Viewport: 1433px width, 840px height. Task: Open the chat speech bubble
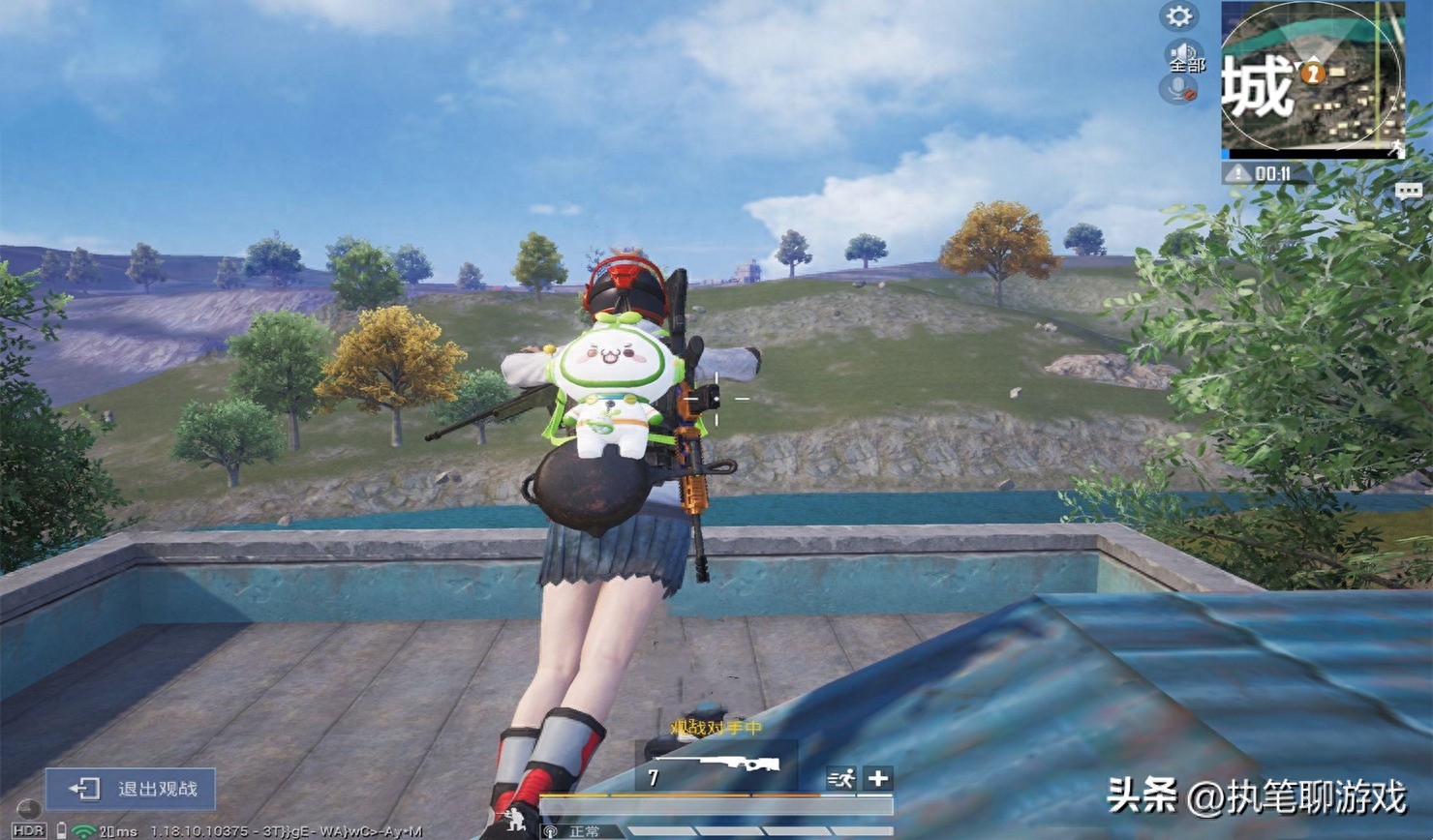pyautogui.click(x=1408, y=191)
